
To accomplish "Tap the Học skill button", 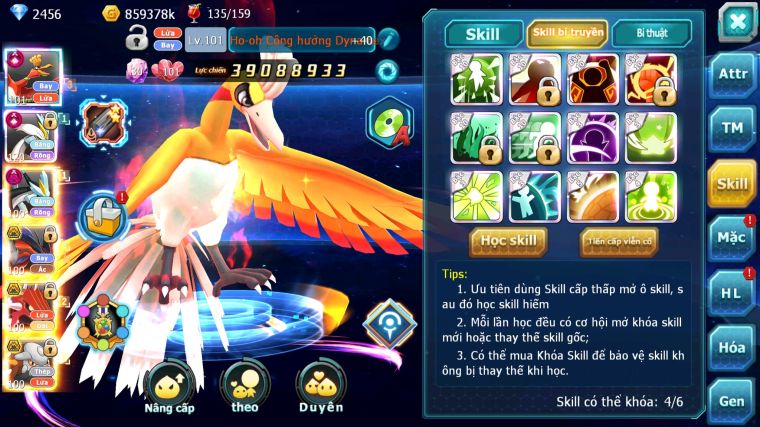I will tap(508, 241).
